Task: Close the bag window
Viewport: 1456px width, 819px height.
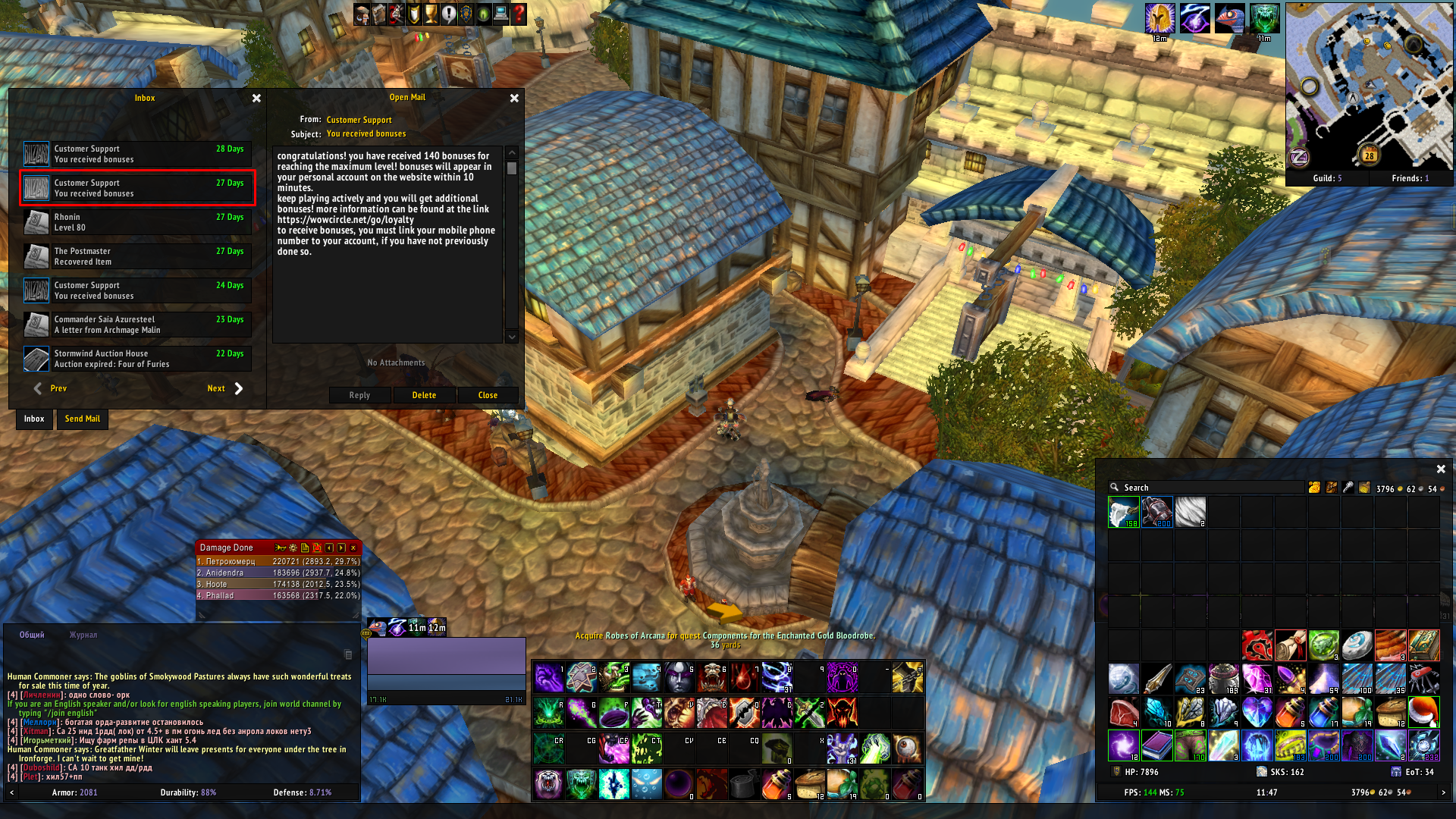Action: (x=1441, y=469)
